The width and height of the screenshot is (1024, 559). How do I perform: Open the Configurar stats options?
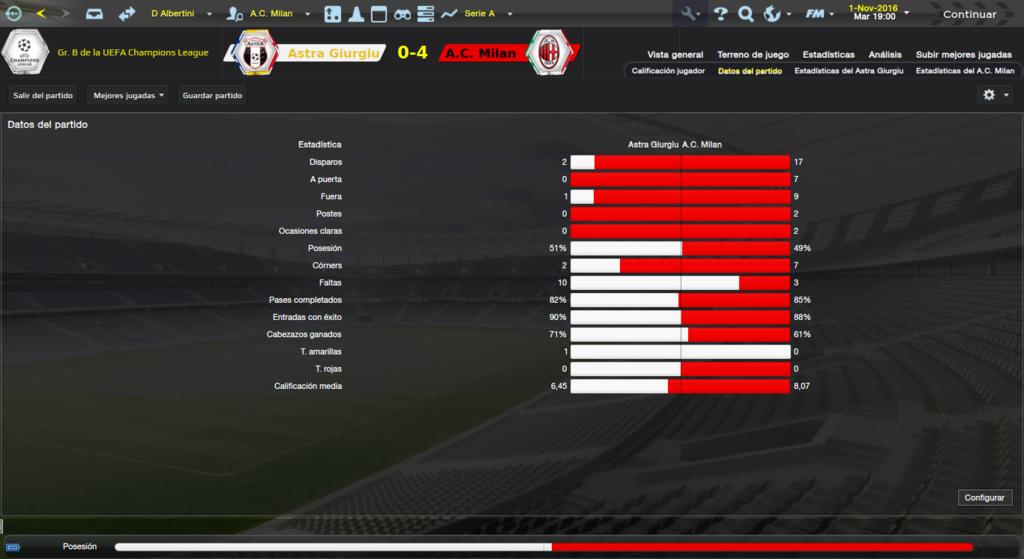986,498
